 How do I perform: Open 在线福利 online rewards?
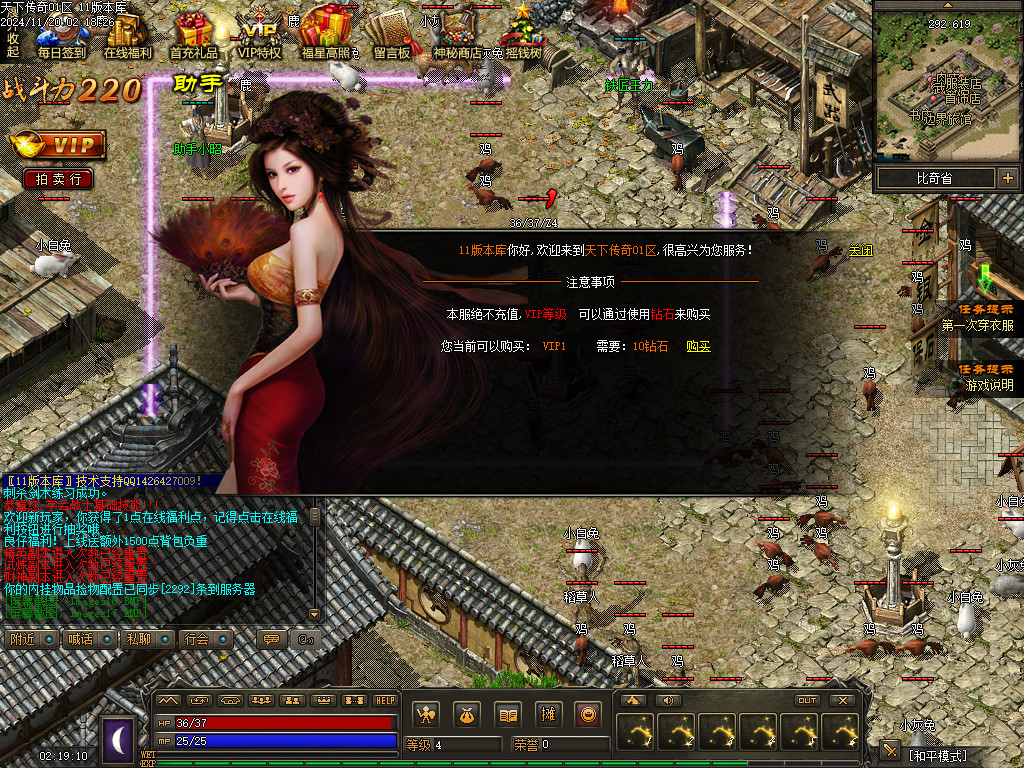click(x=128, y=37)
